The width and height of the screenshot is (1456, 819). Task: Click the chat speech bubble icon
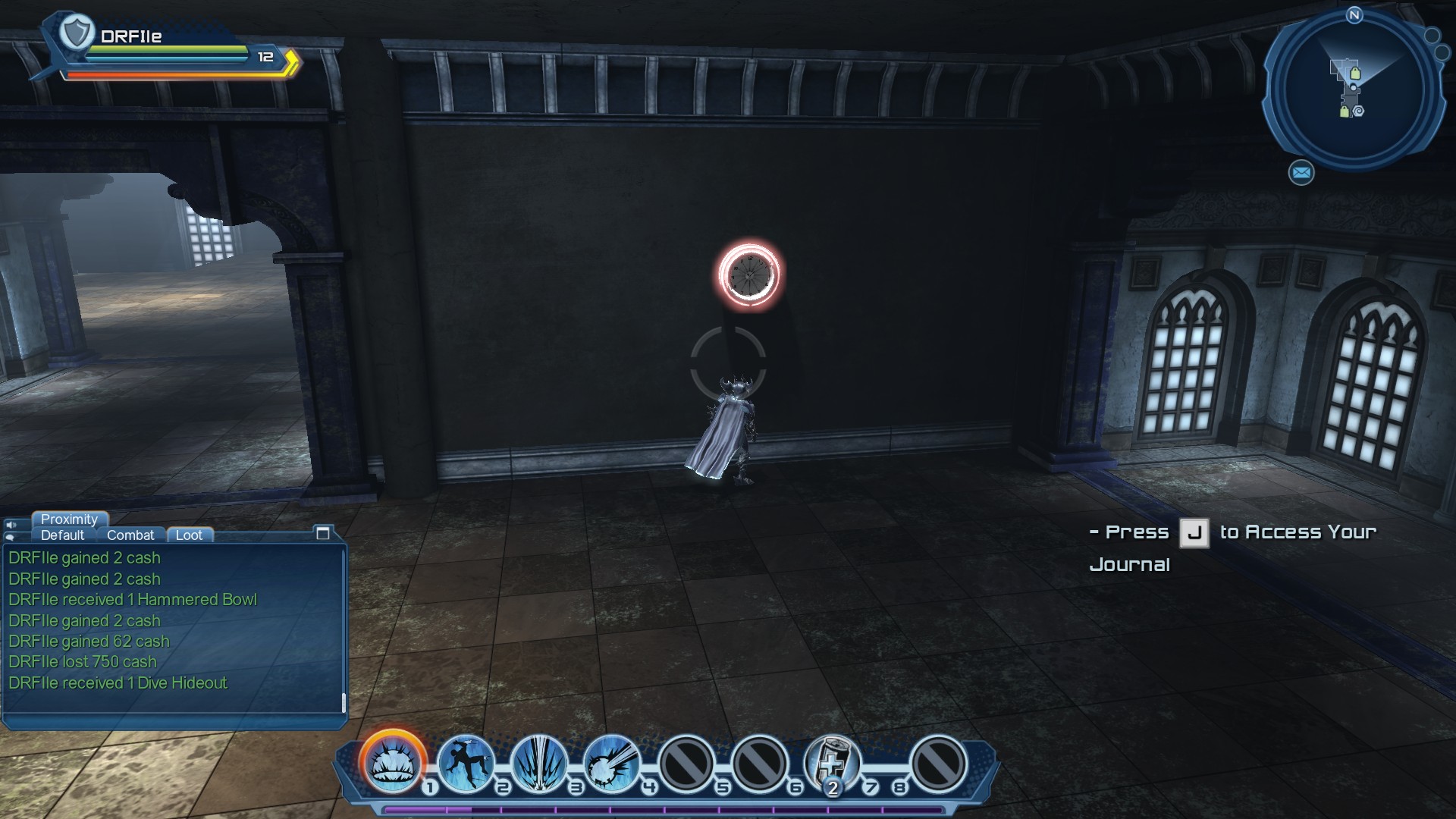click(x=11, y=537)
